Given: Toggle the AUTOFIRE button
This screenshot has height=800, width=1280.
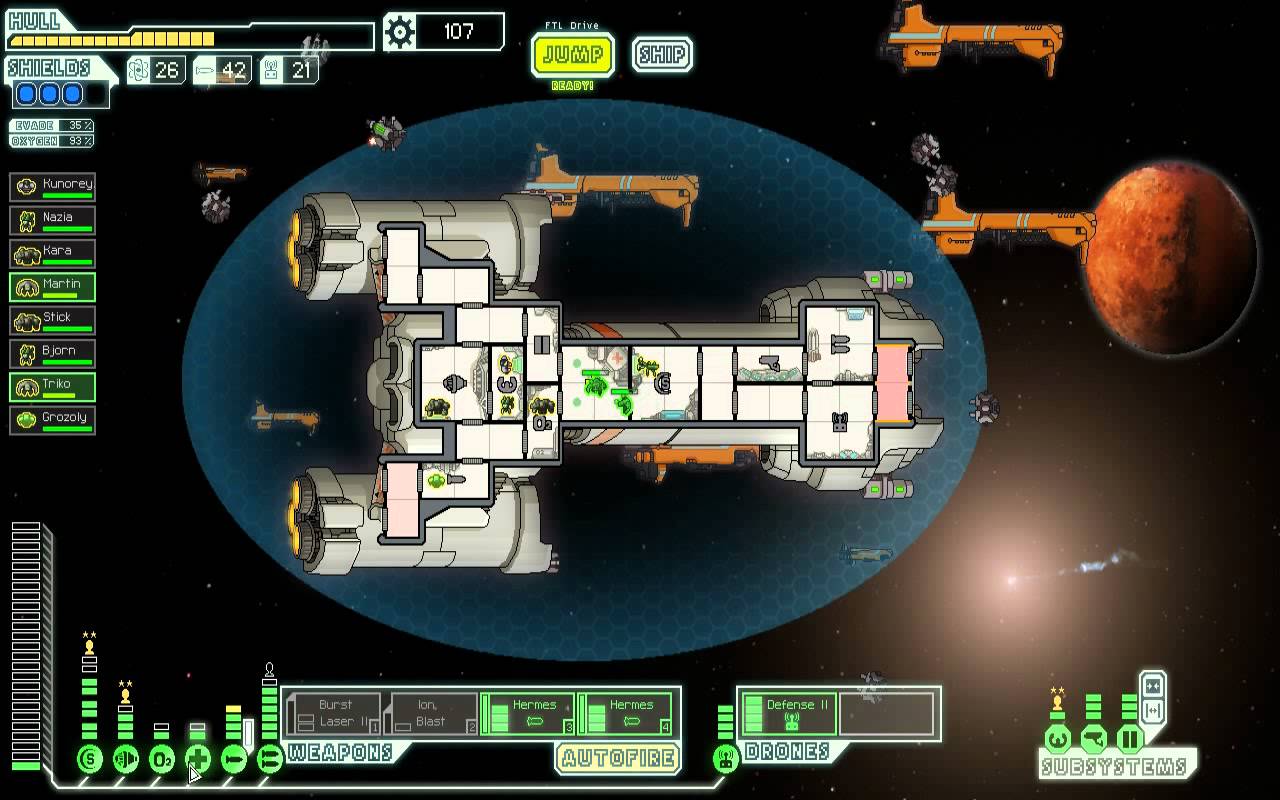Looking at the screenshot, I should 619,758.
